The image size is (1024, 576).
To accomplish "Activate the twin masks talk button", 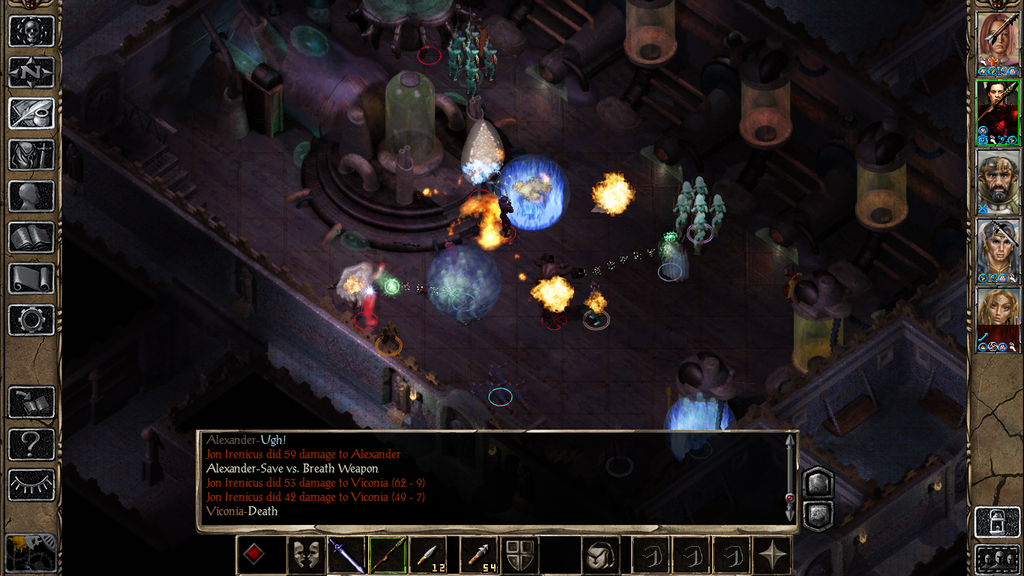I will tap(304, 555).
